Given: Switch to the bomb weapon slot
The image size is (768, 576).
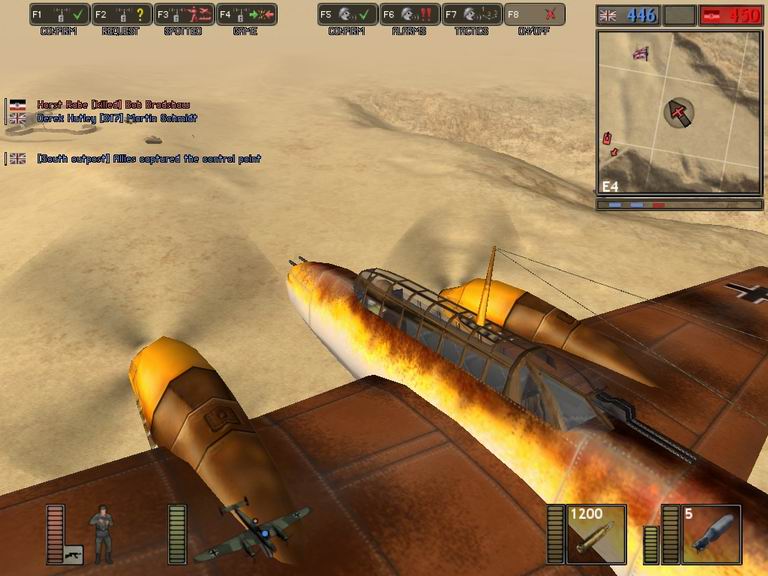Looking at the screenshot, I should click(x=711, y=535).
